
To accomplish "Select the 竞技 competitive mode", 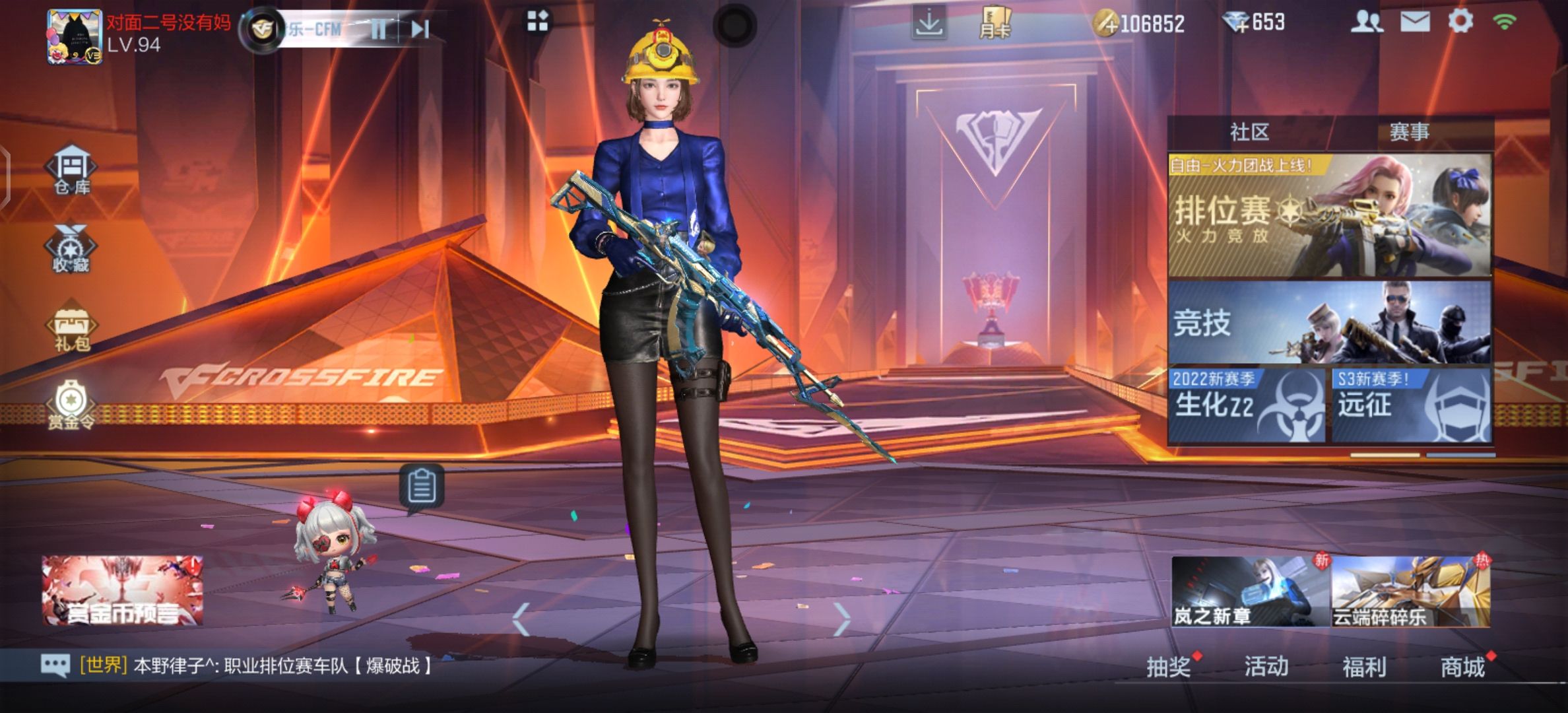I will pos(1329,323).
